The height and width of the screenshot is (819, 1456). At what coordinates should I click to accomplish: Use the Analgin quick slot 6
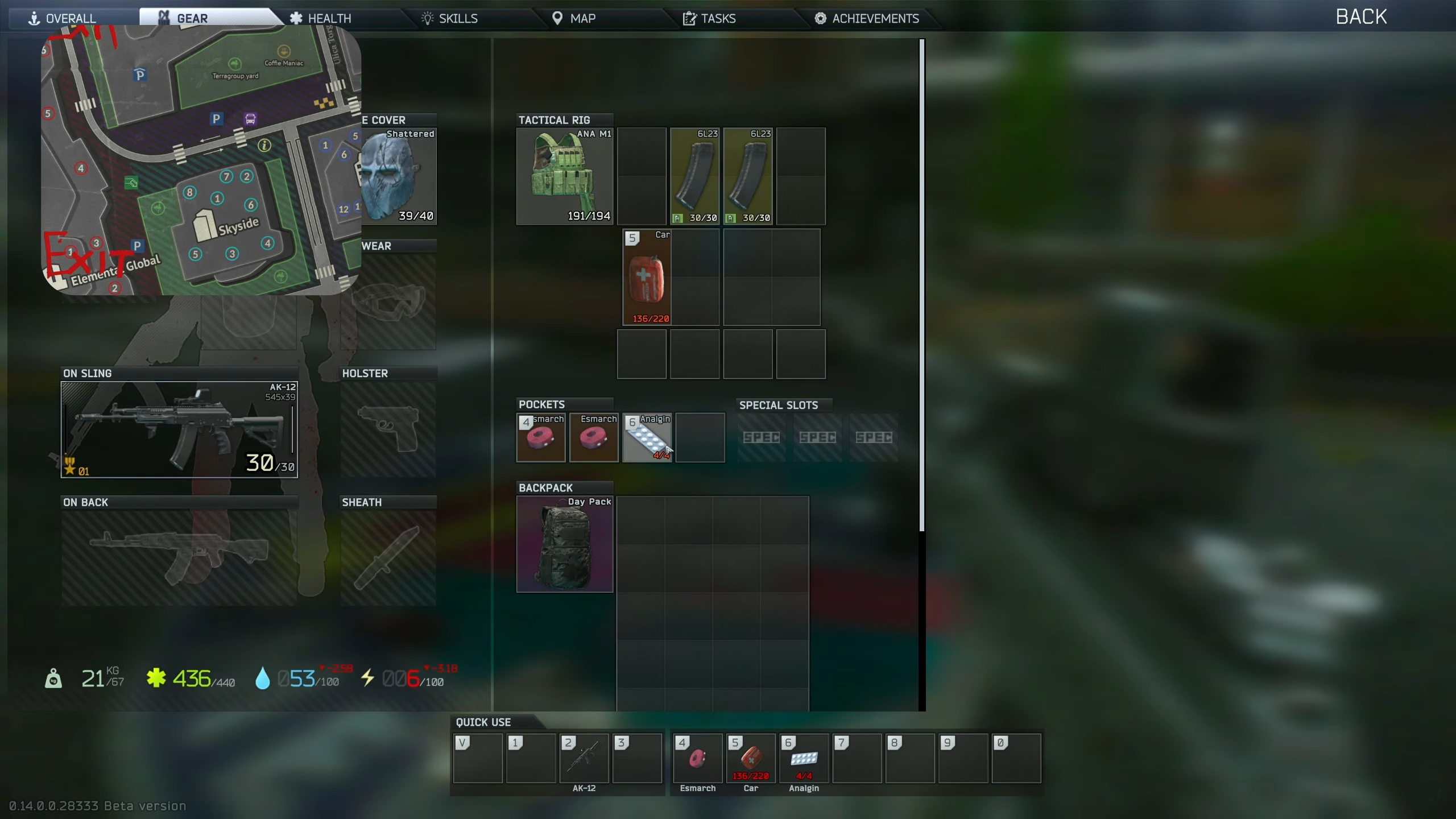pos(804,758)
